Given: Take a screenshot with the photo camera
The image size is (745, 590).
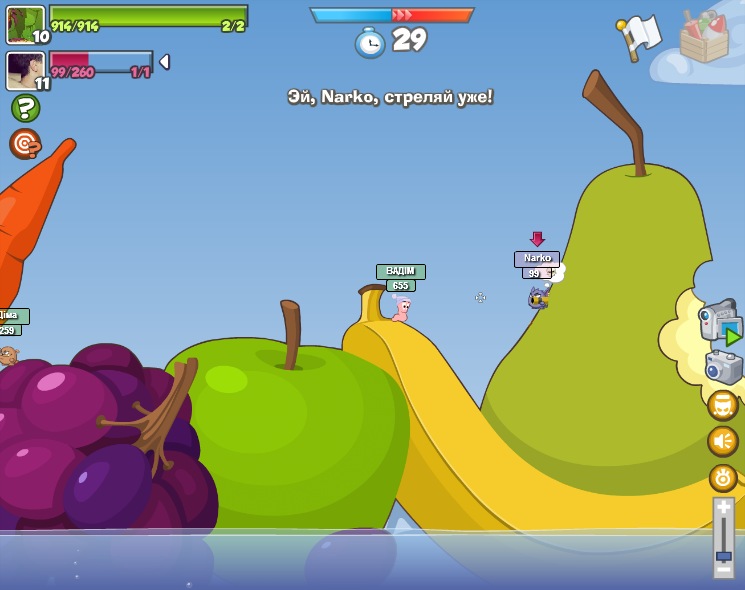Looking at the screenshot, I should click(723, 367).
